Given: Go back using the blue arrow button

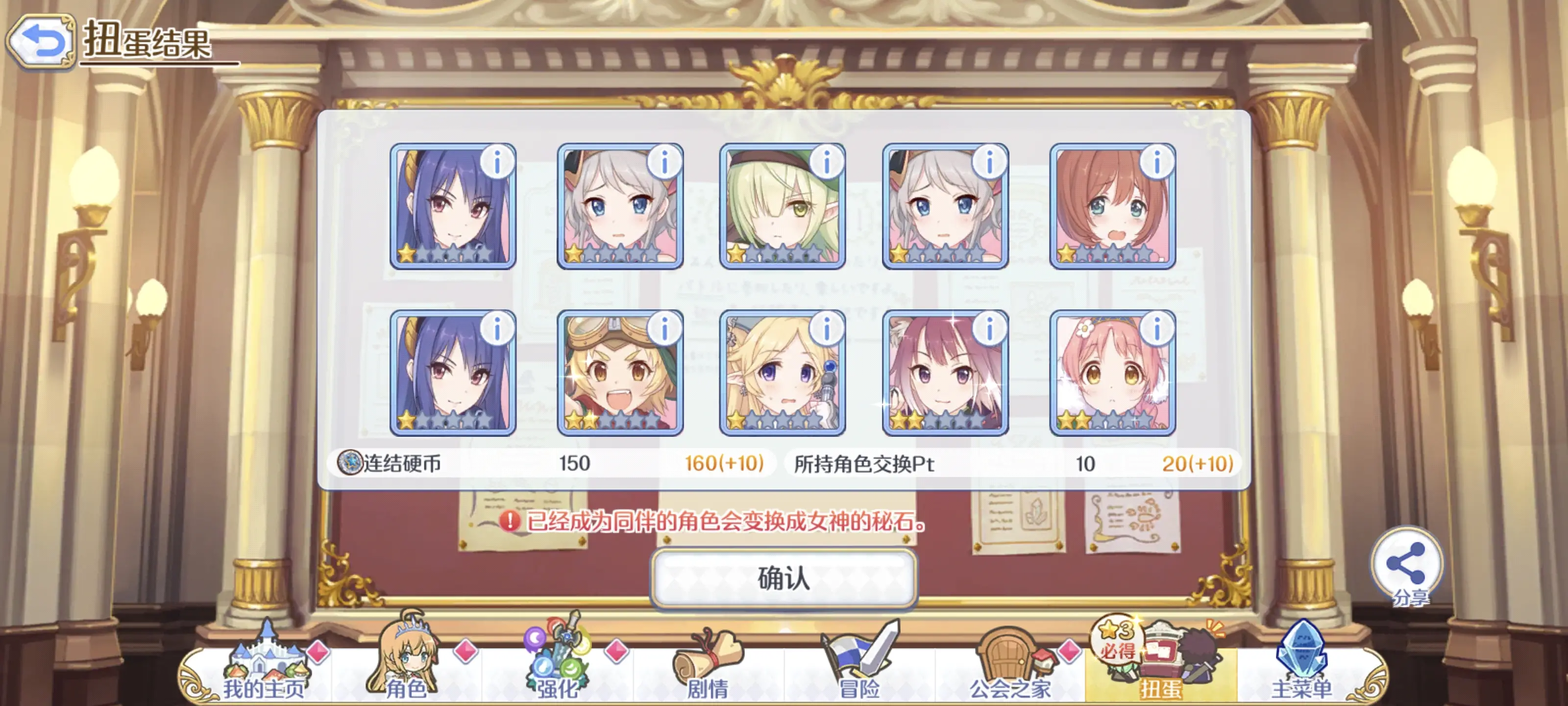Looking at the screenshot, I should pyautogui.click(x=41, y=41).
